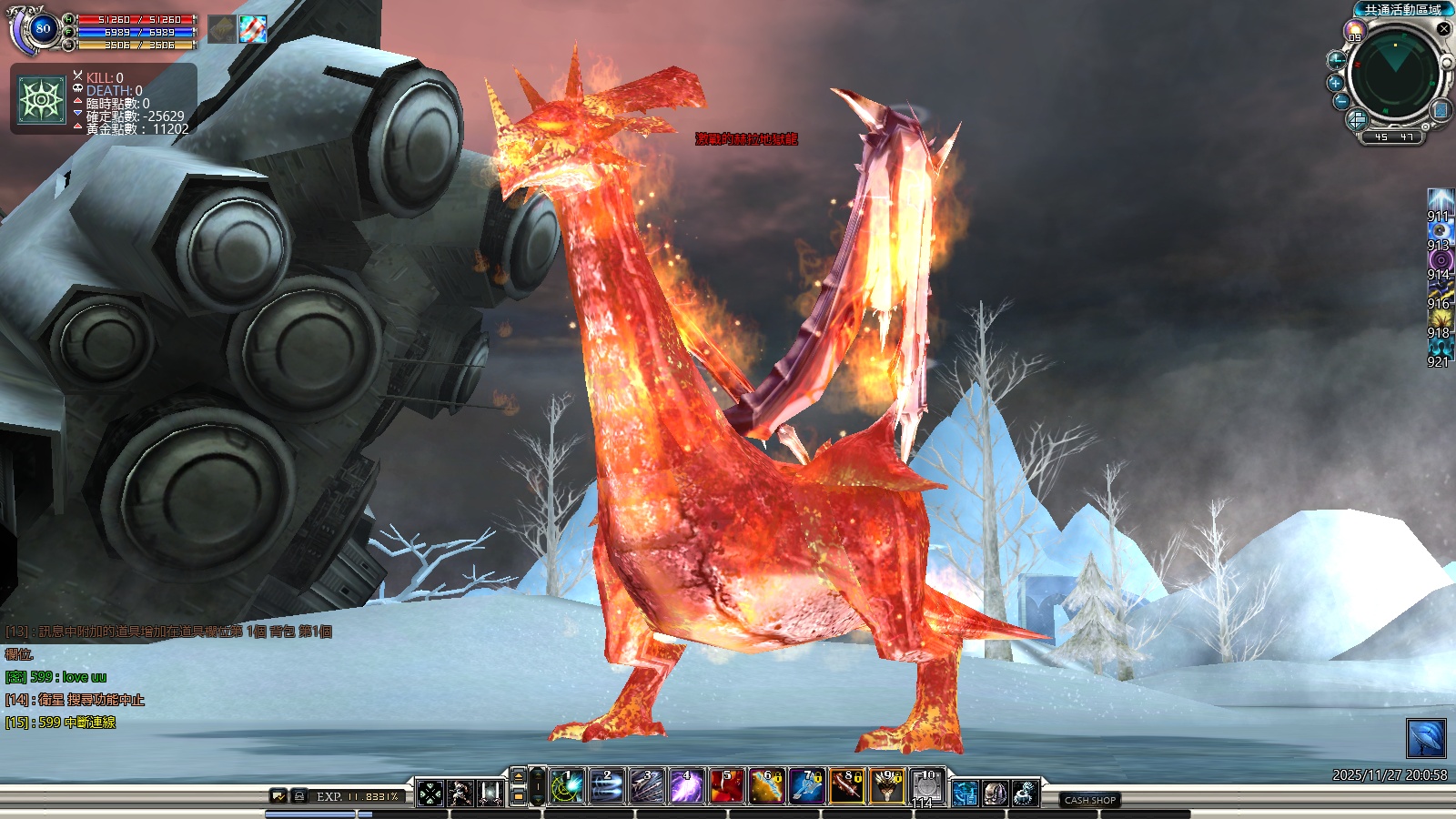This screenshot has height=819, width=1456.
Task: Activate the multi-arrow skill in slot 3
Action: click(x=646, y=787)
